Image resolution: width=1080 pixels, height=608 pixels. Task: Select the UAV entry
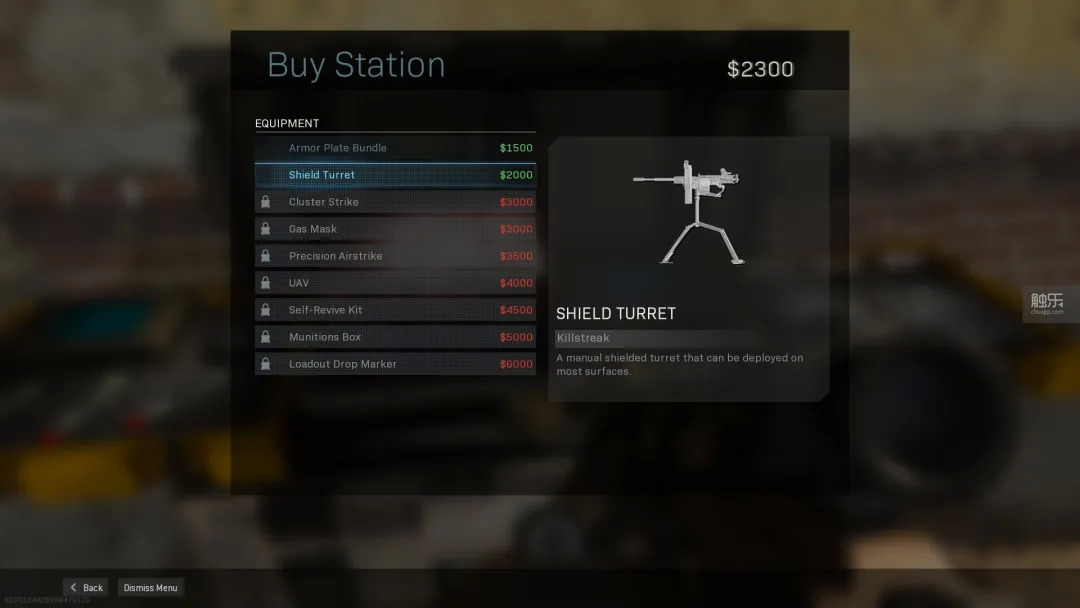pyautogui.click(x=395, y=283)
